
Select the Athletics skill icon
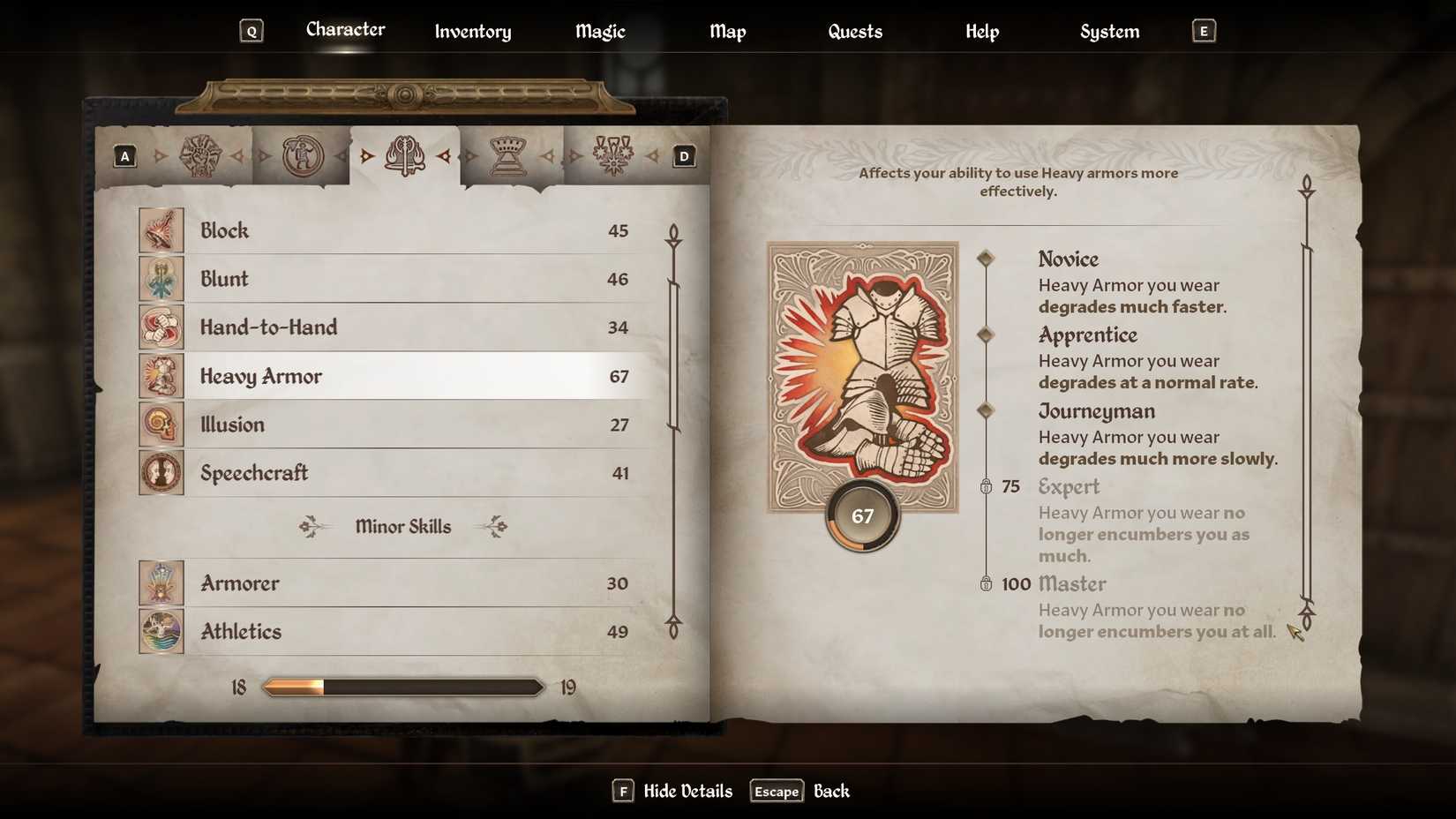pyautogui.click(x=161, y=631)
